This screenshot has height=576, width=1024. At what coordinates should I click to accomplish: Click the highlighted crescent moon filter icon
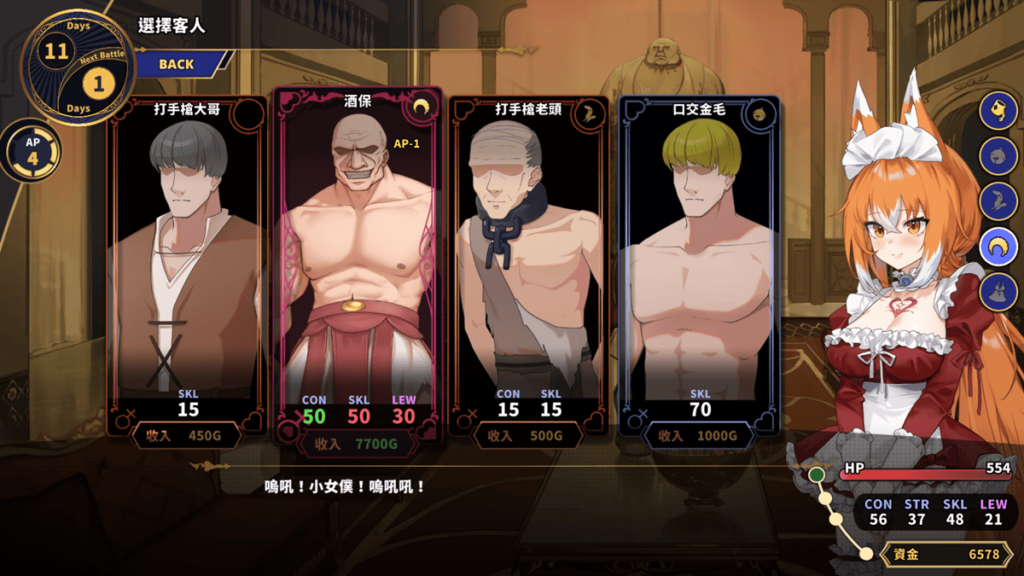(998, 246)
